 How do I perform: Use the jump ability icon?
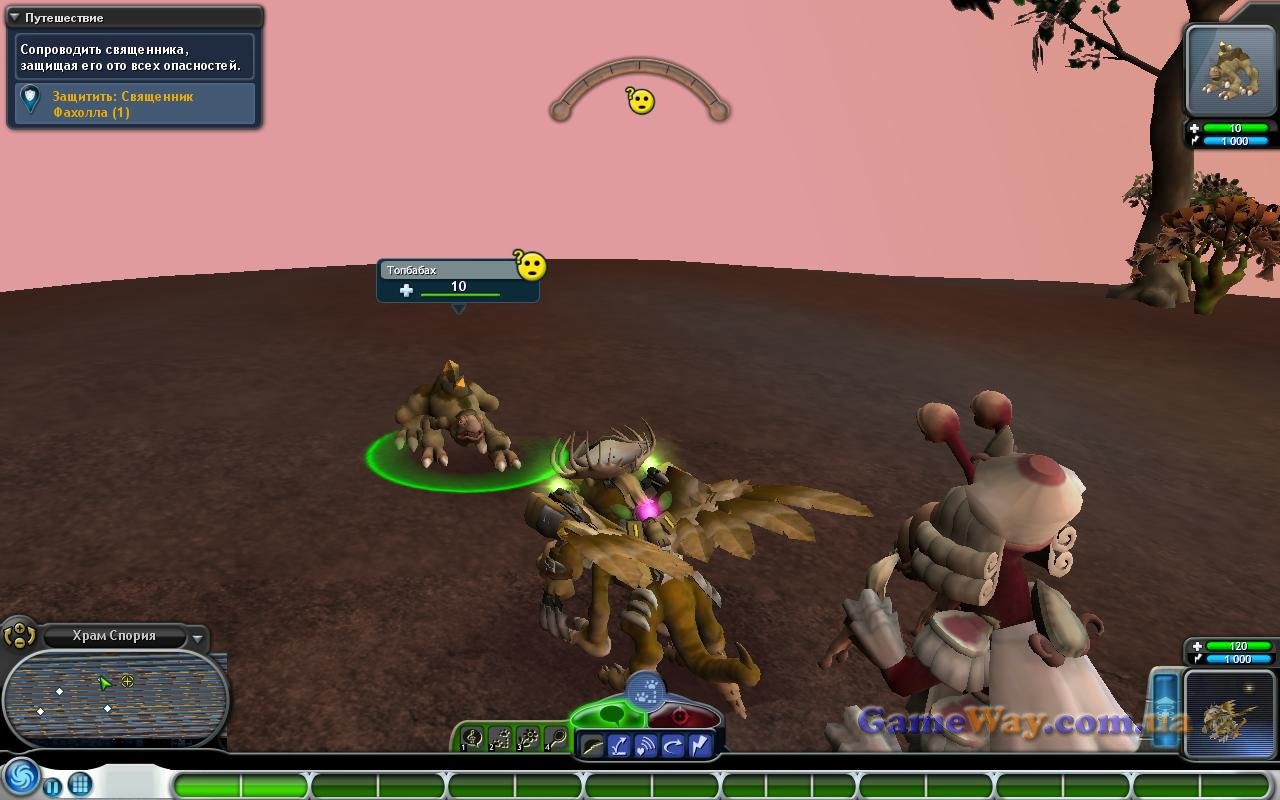[x=620, y=746]
